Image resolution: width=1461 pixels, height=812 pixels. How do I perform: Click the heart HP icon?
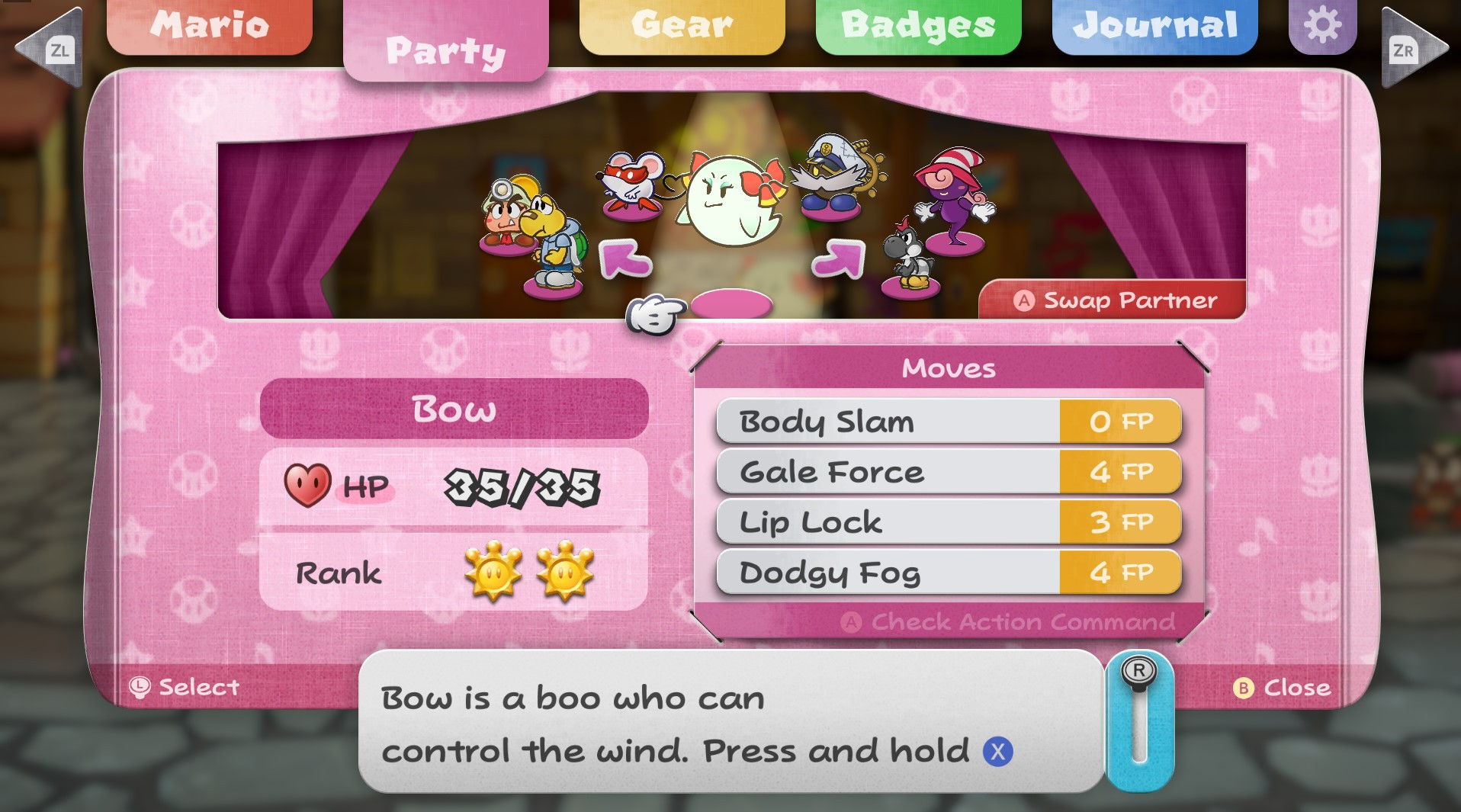(307, 486)
